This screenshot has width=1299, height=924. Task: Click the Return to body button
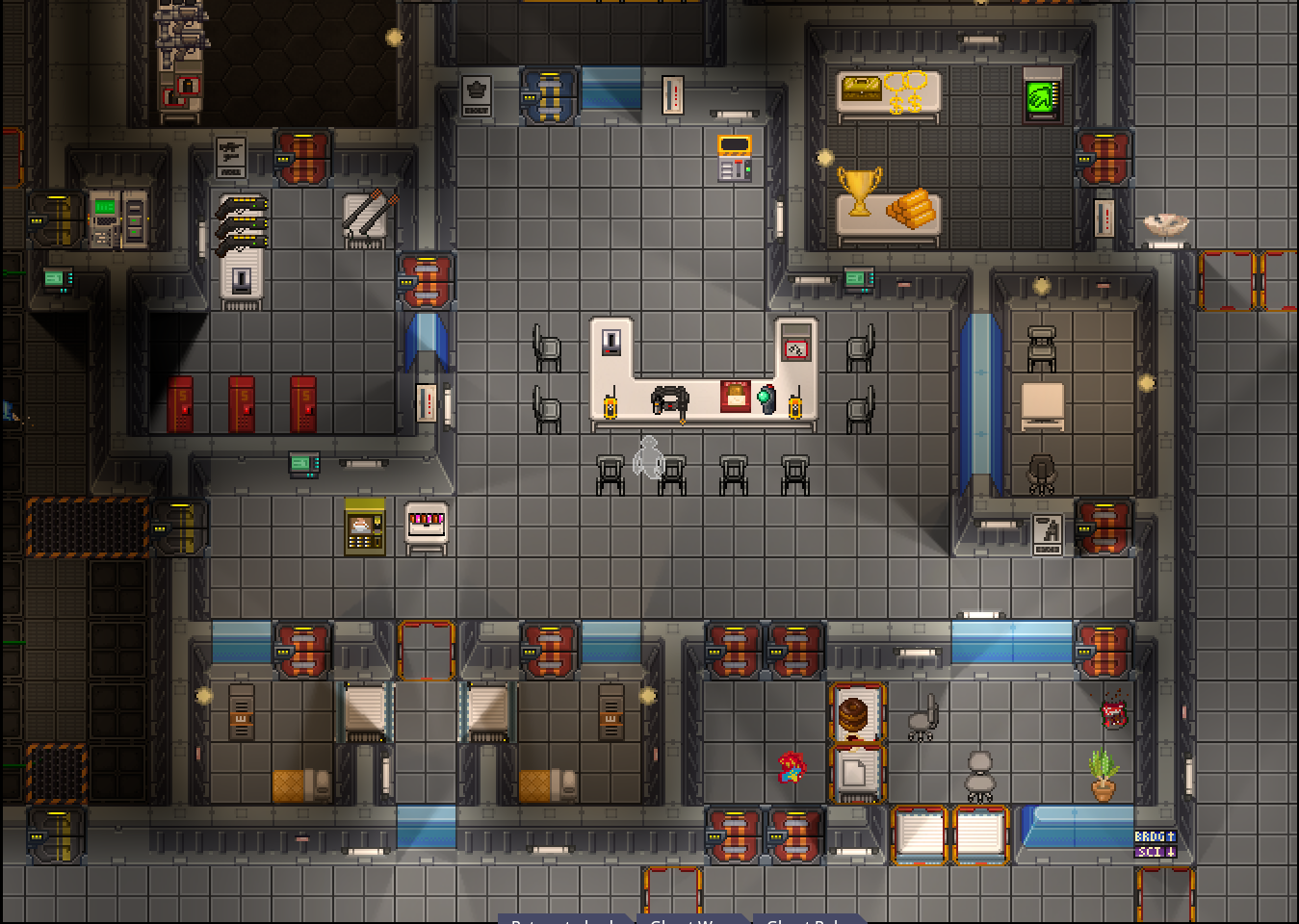pyautogui.click(x=564, y=919)
